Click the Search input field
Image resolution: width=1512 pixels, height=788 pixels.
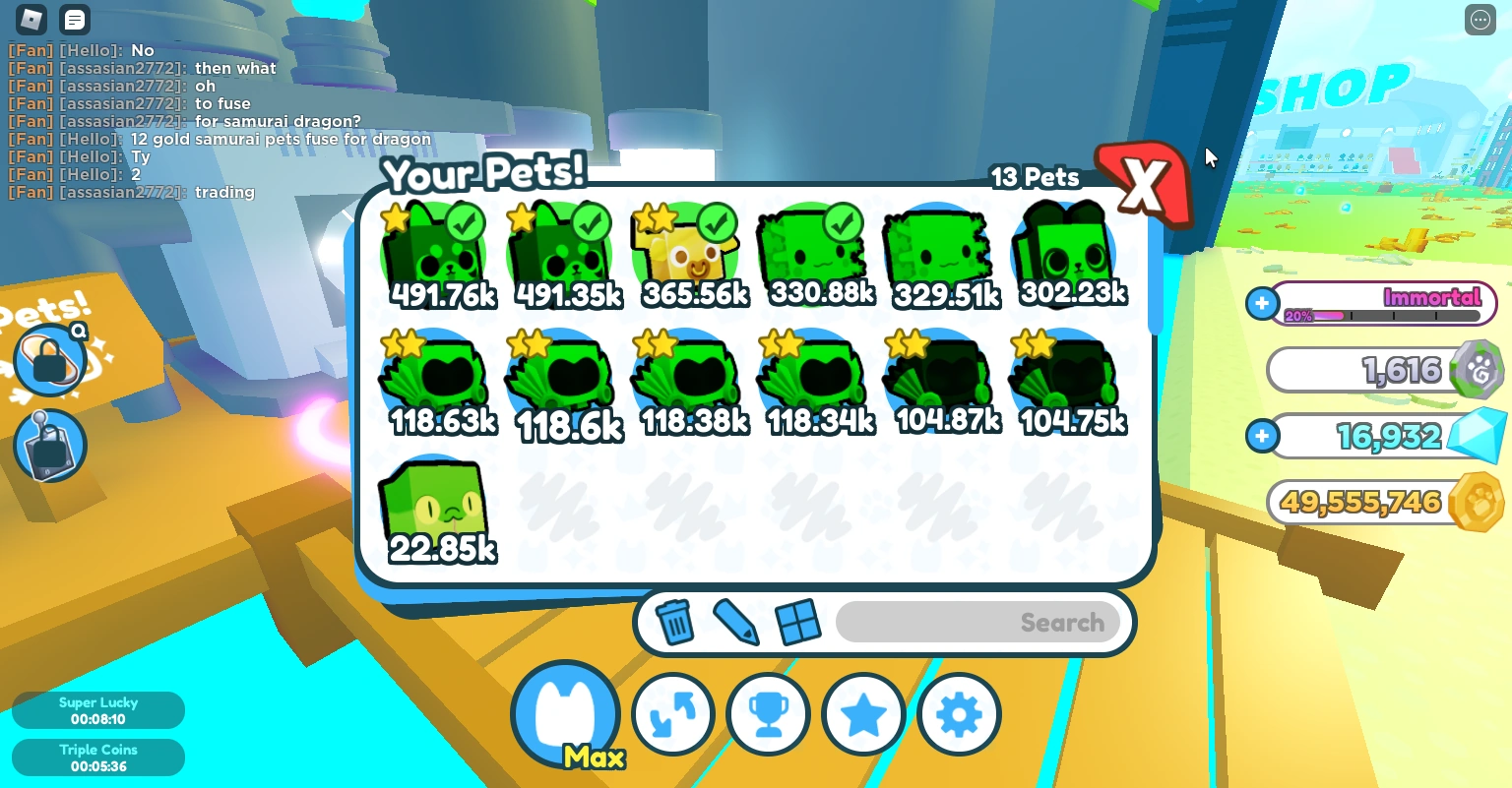[978, 622]
